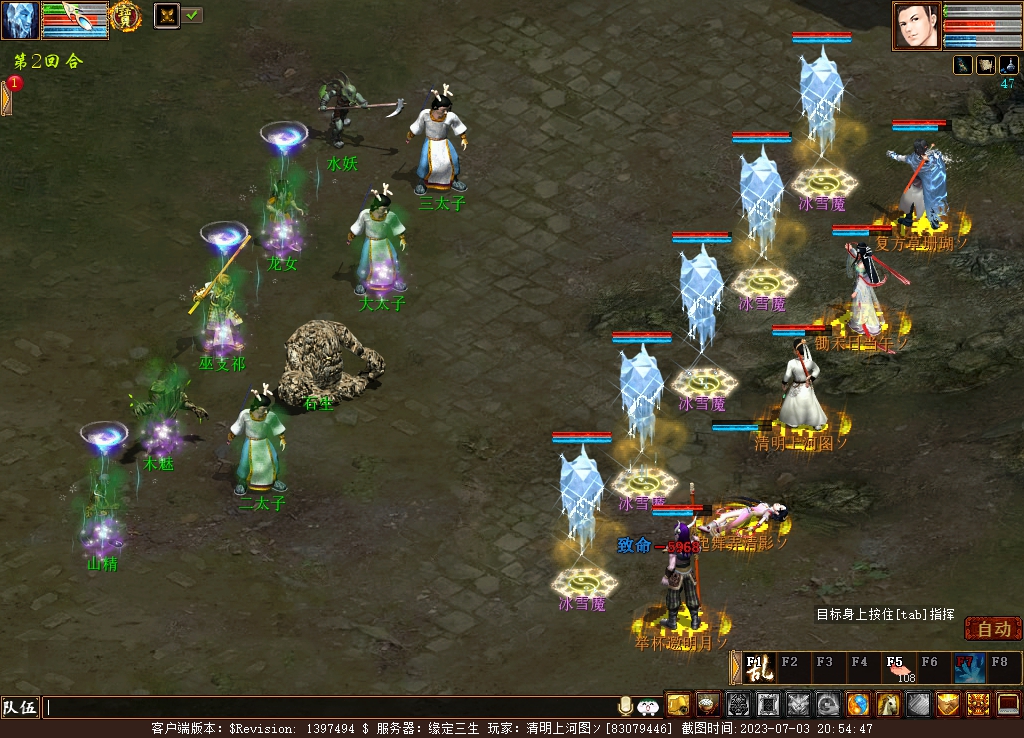Open the emoticon face button

(648, 707)
